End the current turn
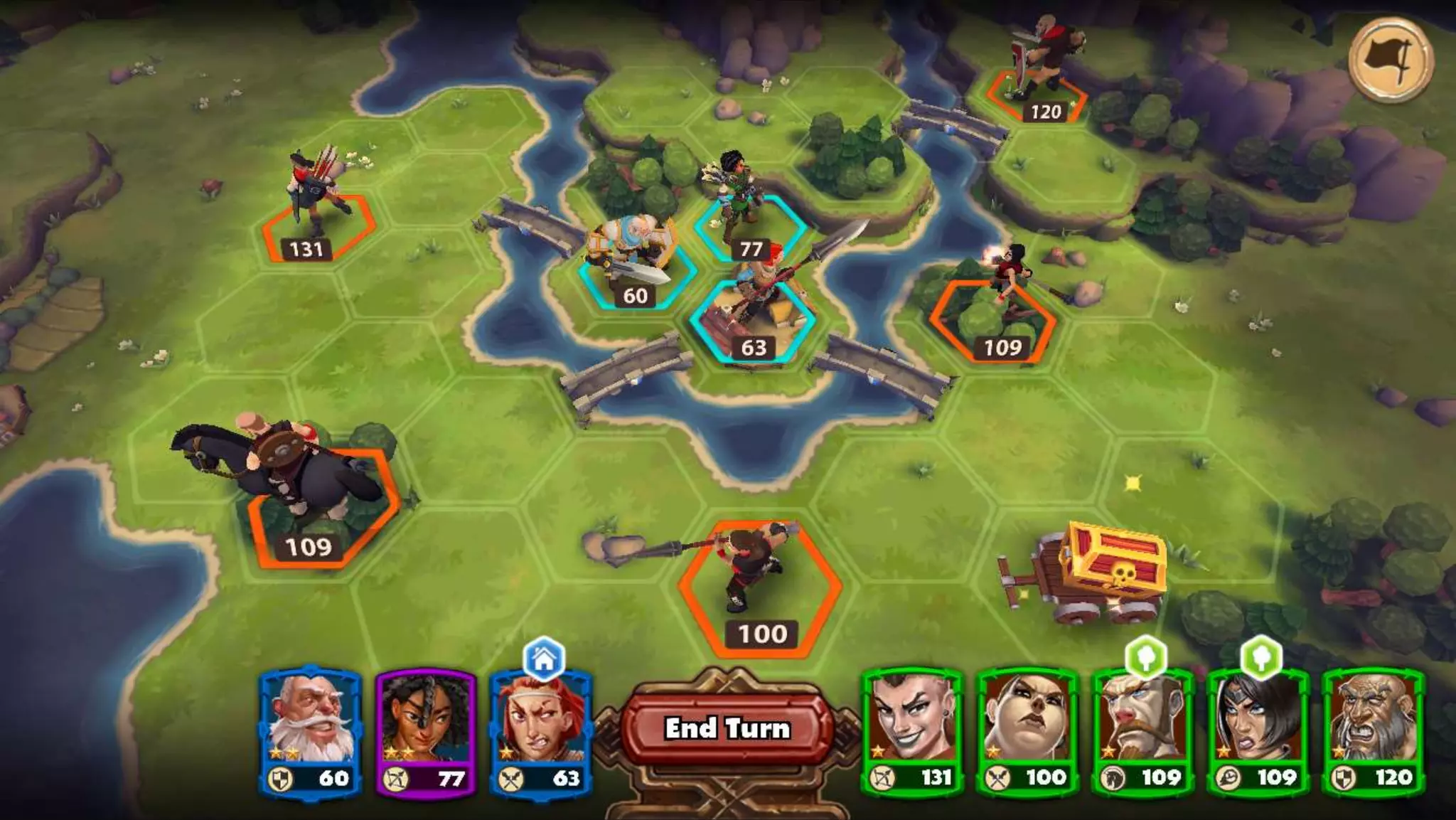Screen dimensions: 1456x820 [x=727, y=728]
